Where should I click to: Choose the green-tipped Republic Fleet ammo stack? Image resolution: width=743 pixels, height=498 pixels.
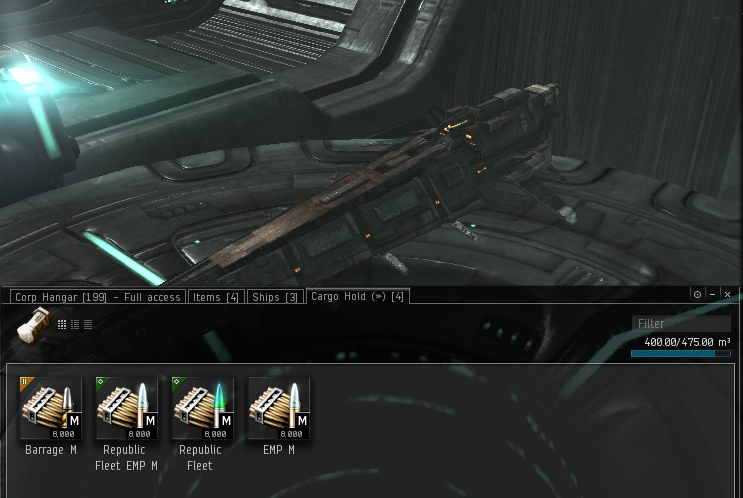(x=203, y=409)
